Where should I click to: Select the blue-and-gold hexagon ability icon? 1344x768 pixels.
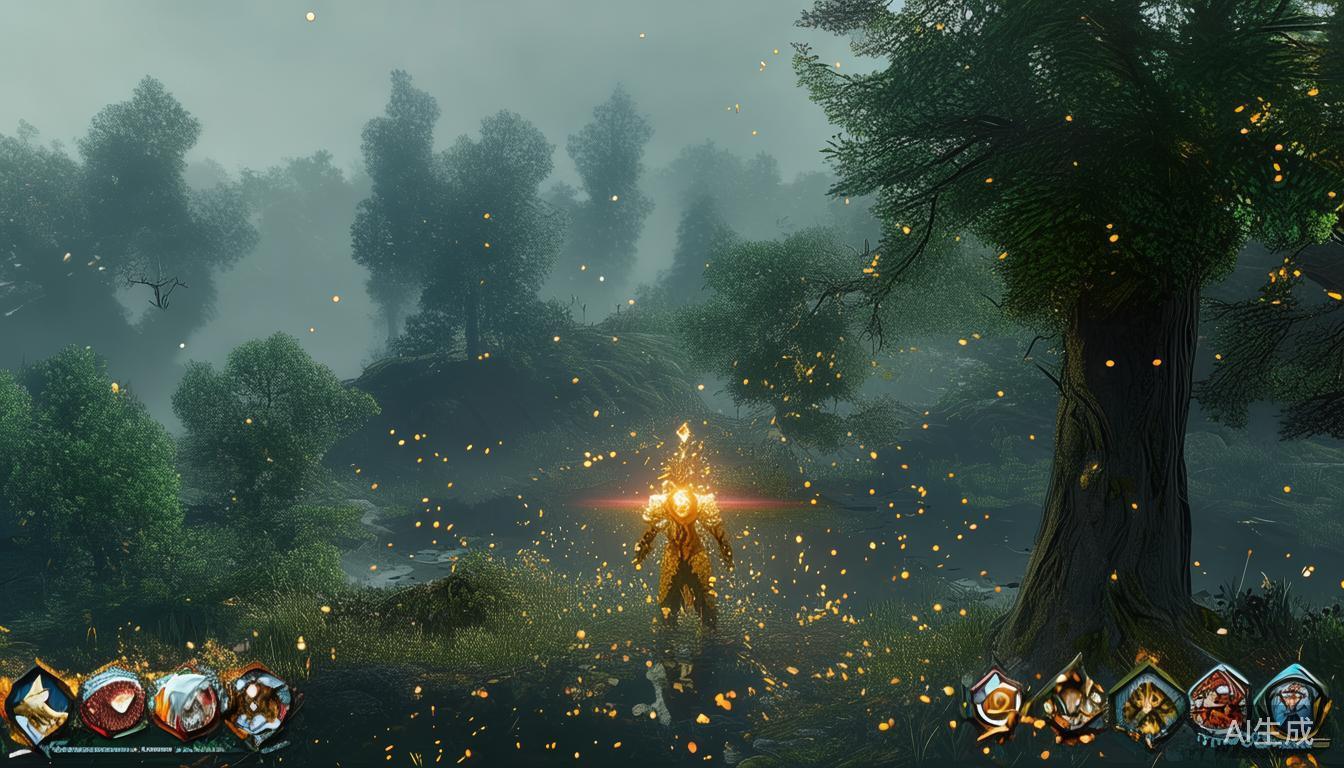(39, 705)
